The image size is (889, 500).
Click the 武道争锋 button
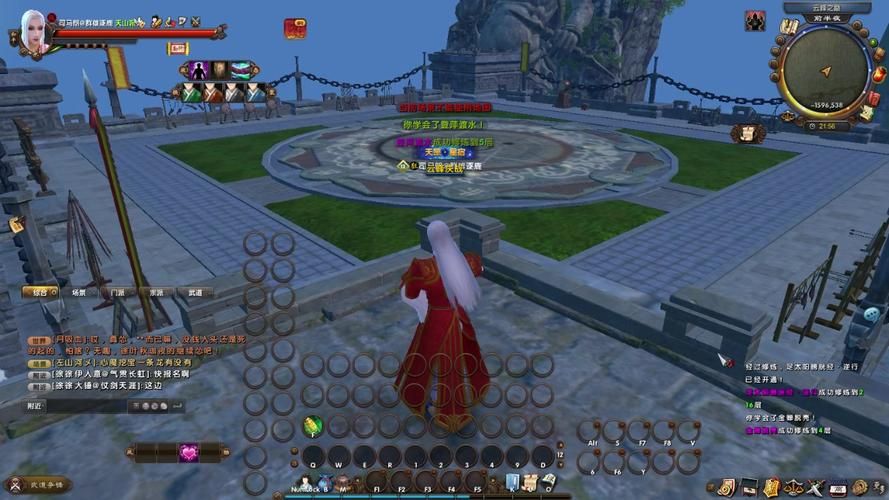(x=45, y=484)
